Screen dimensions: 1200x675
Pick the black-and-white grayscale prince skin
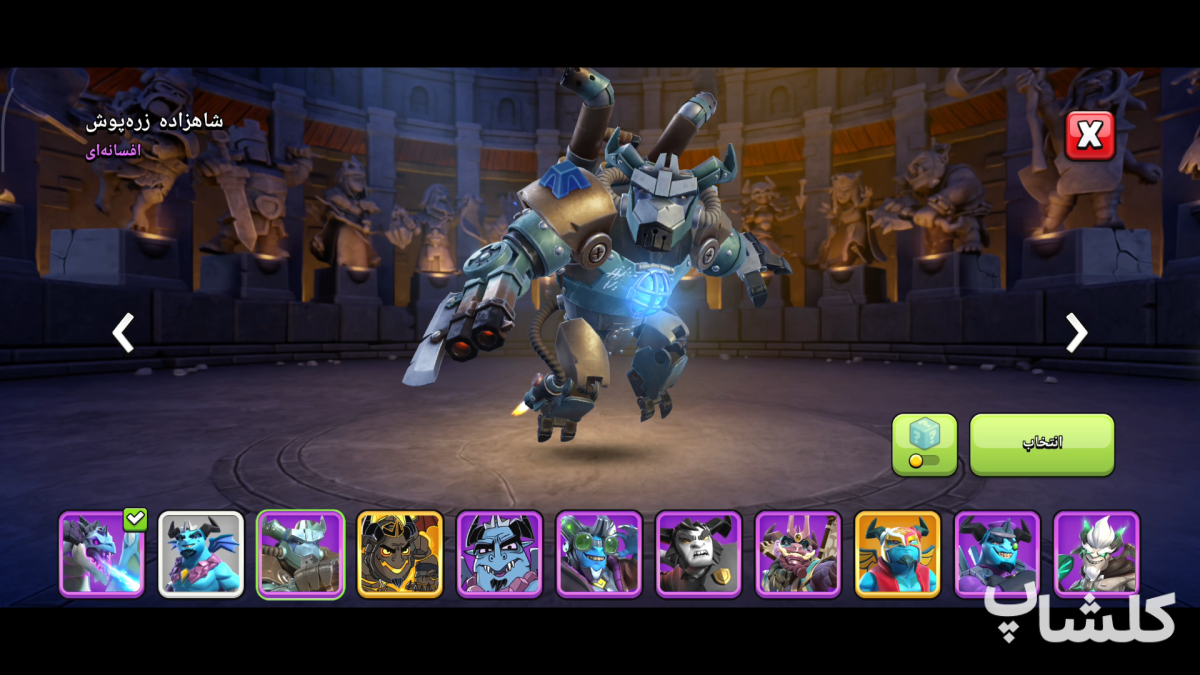click(698, 554)
